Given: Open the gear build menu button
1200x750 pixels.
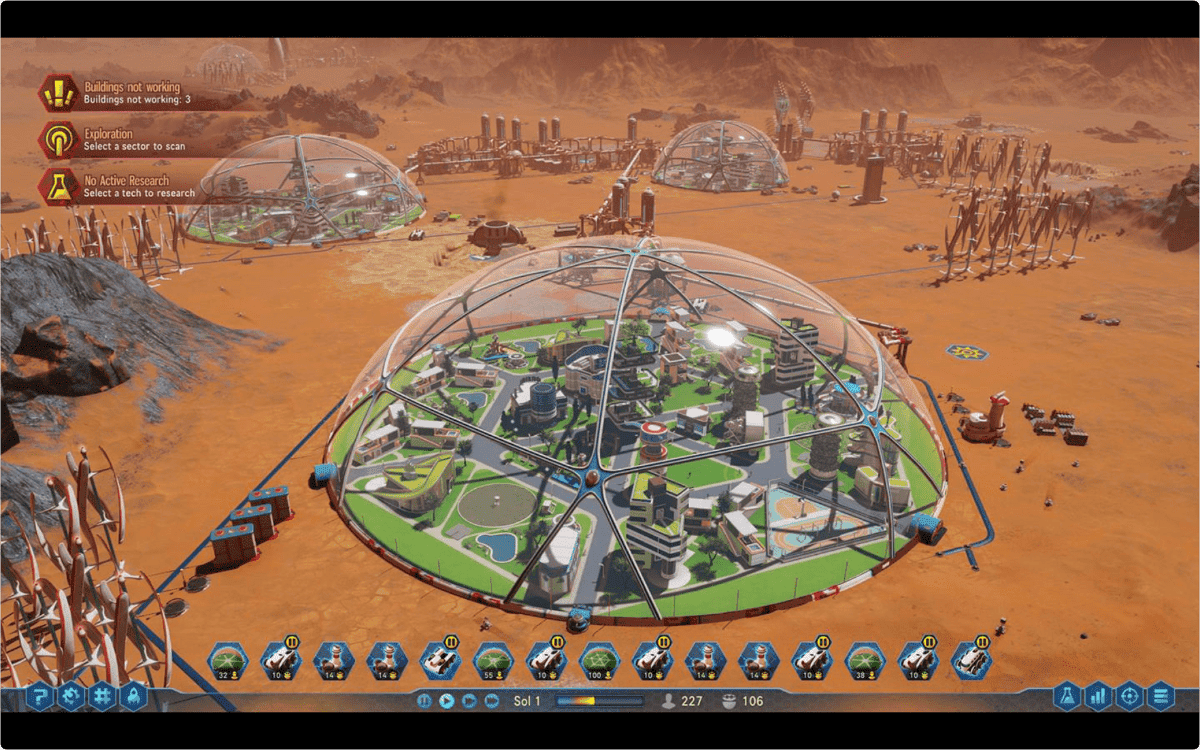Looking at the screenshot, I should point(71,695).
